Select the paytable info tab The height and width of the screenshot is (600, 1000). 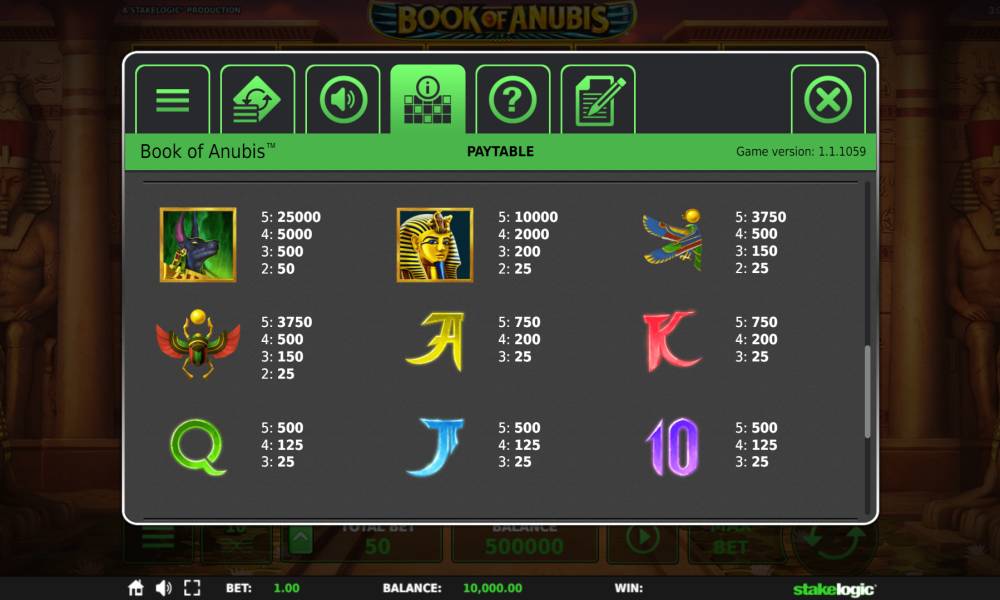click(x=428, y=100)
